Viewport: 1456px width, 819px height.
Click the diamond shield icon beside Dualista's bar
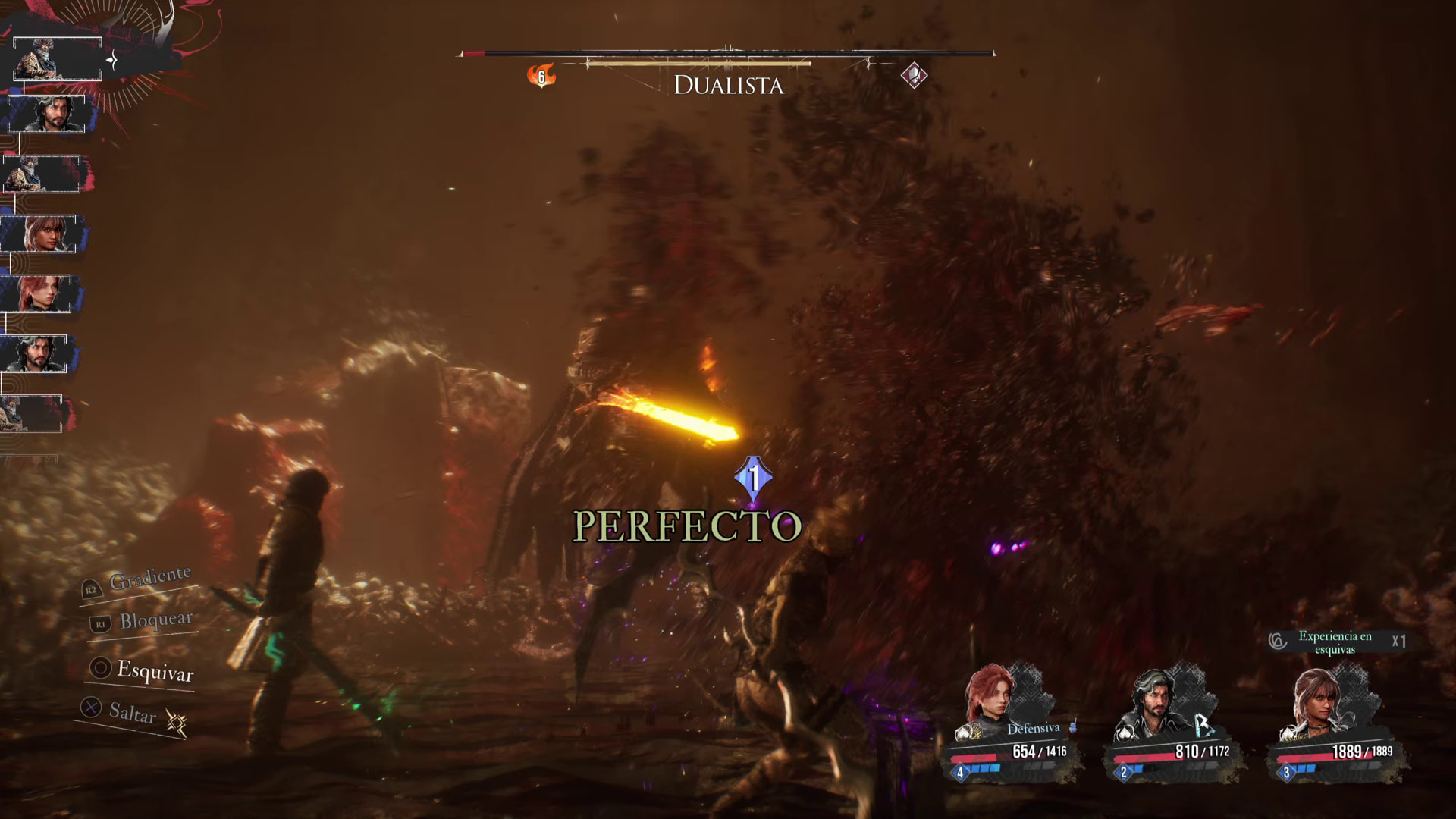click(x=914, y=76)
